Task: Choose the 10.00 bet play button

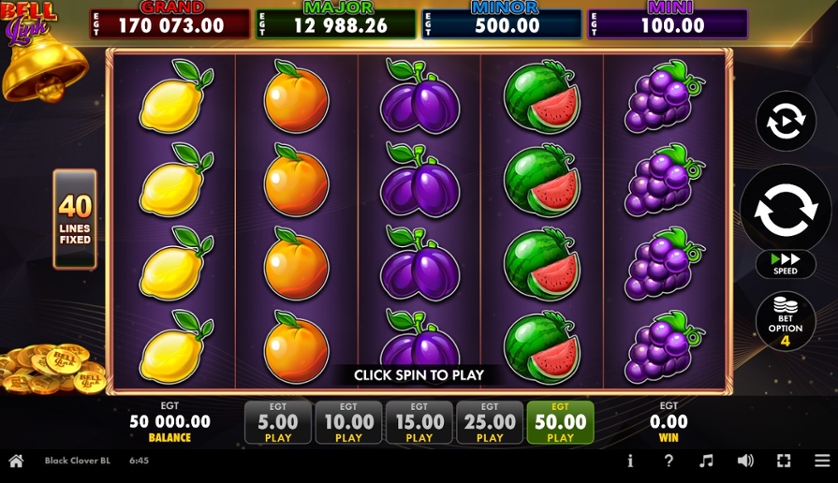Action: pos(348,423)
